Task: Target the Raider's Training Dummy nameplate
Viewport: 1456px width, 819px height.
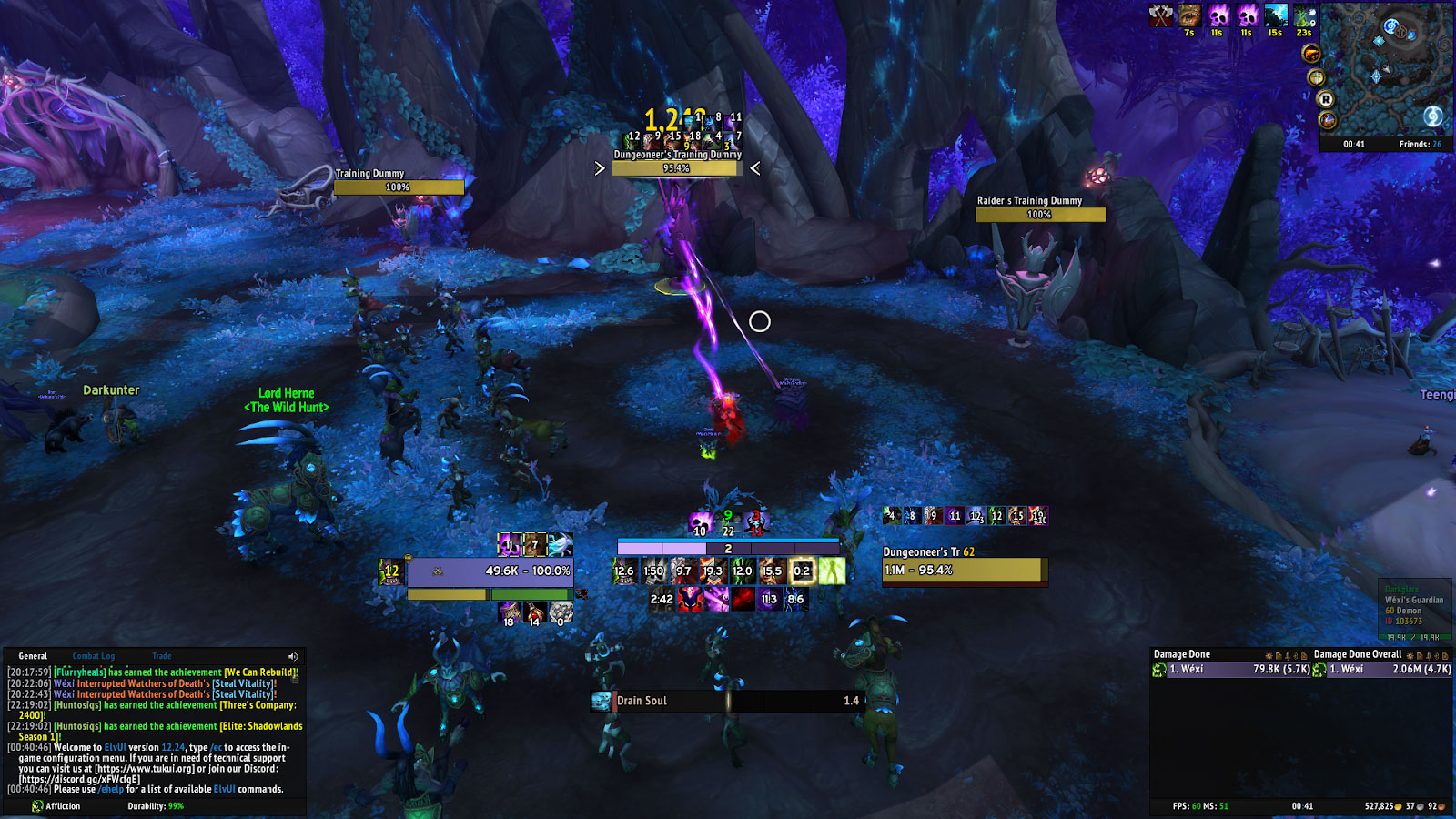Action: click(1039, 214)
